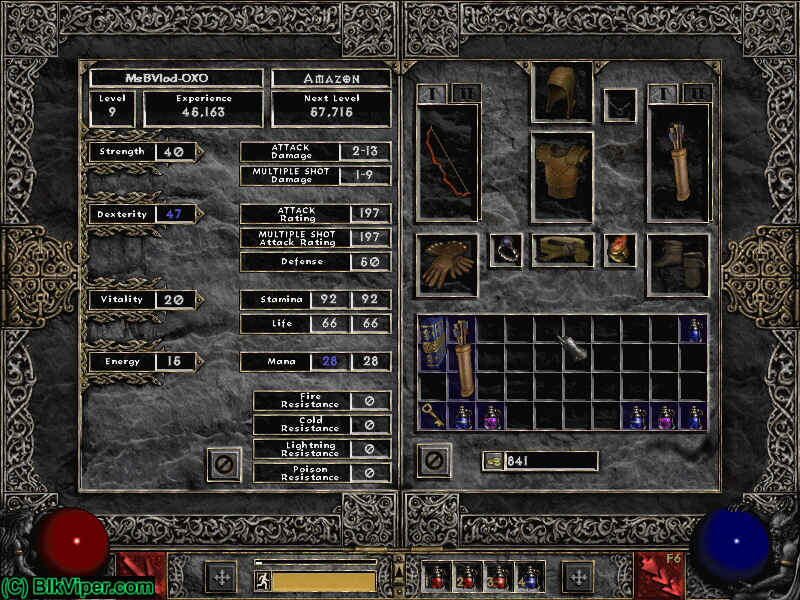800x600 pixels.
Task: Pick up the equipped belt
Action: point(561,251)
